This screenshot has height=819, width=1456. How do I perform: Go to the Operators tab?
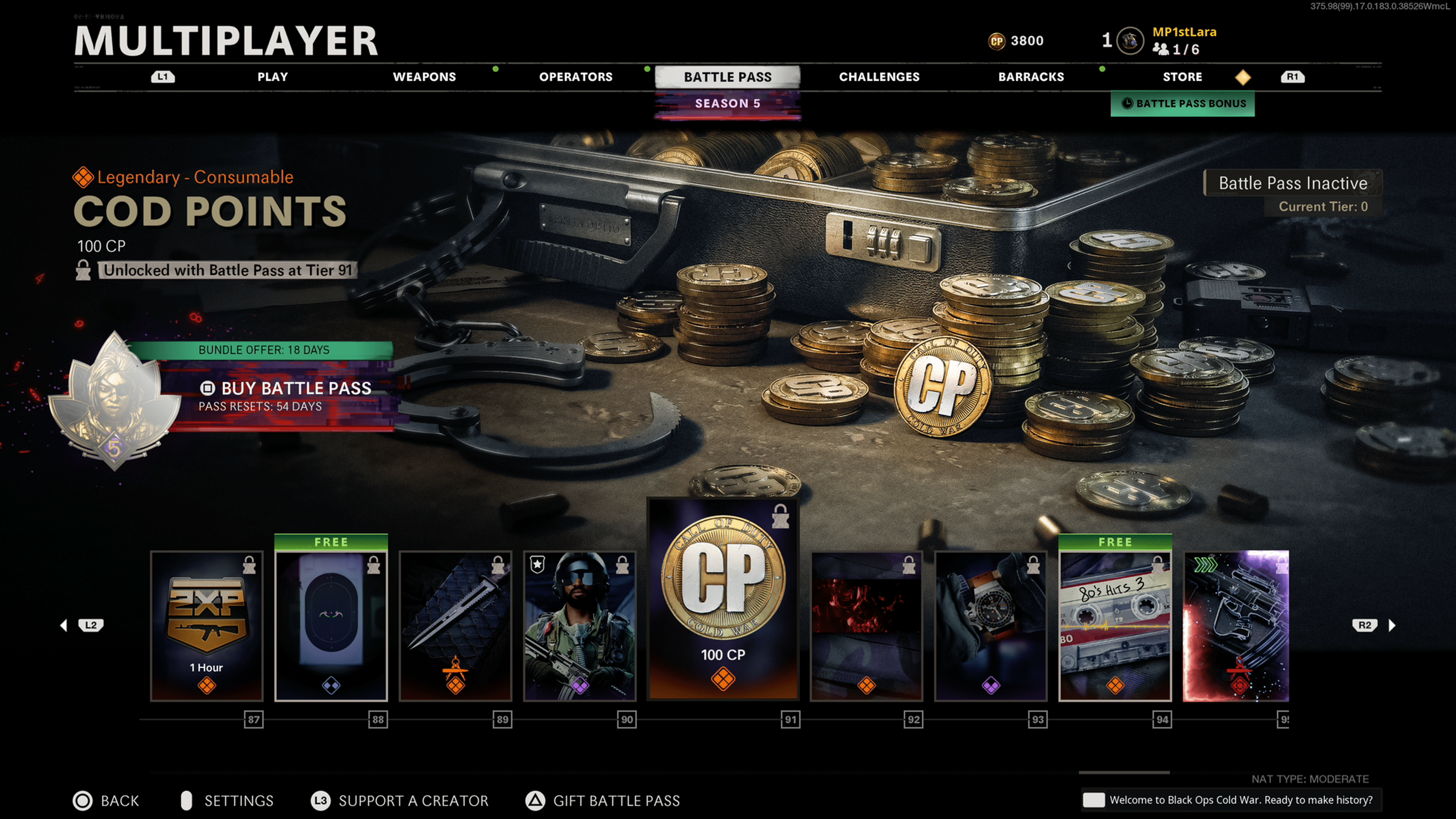click(576, 77)
